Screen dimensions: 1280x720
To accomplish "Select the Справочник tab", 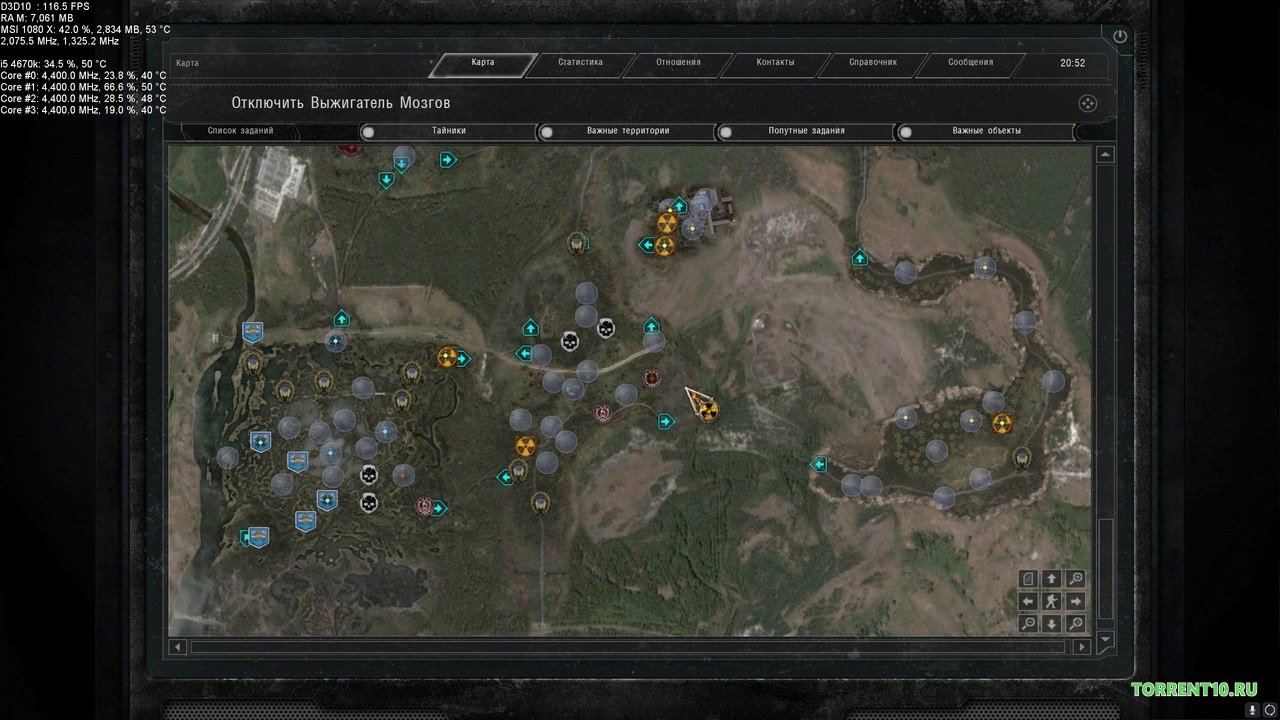I will (873, 63).
